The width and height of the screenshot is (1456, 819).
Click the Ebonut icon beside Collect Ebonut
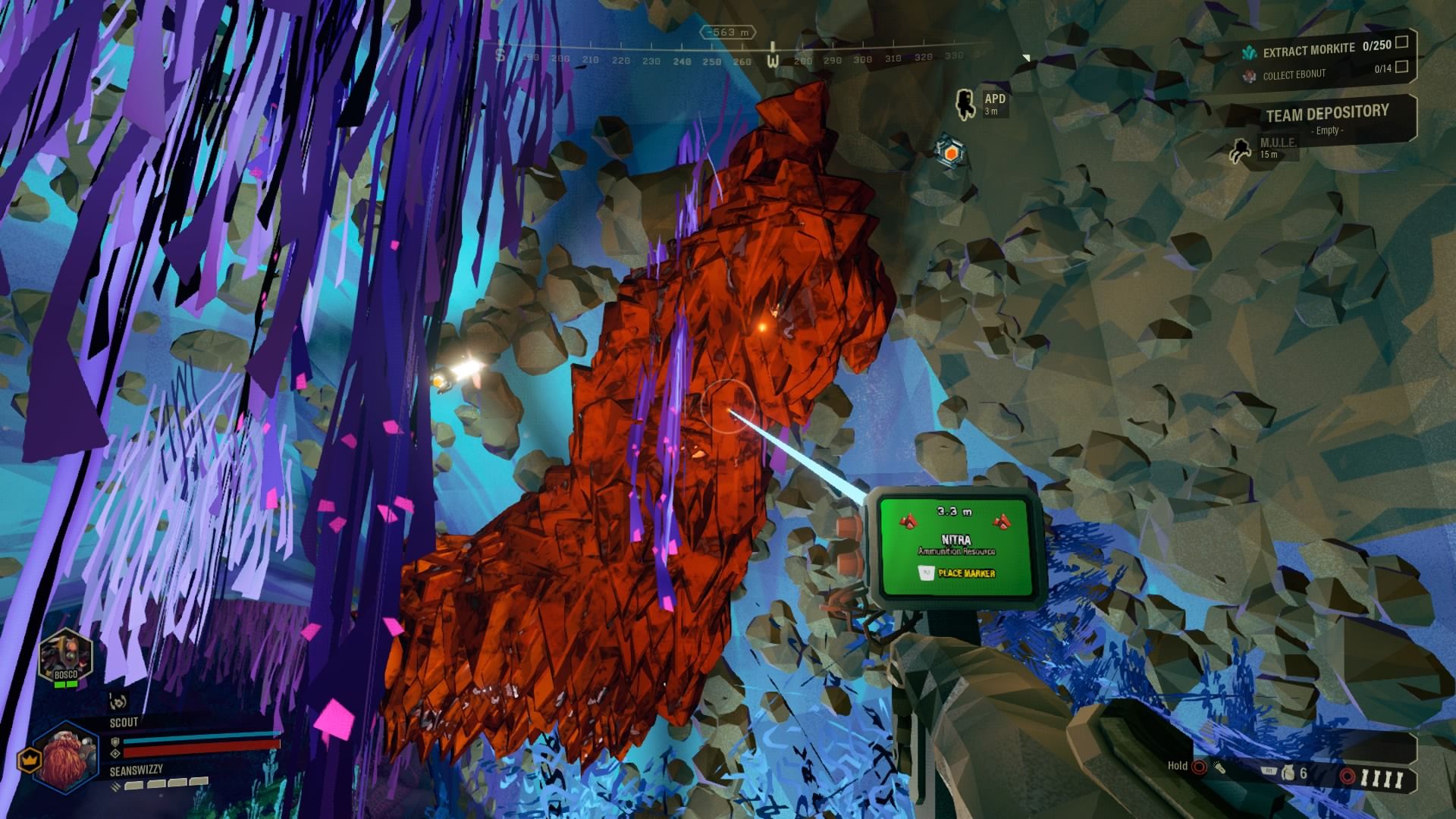coord(1248,76)
